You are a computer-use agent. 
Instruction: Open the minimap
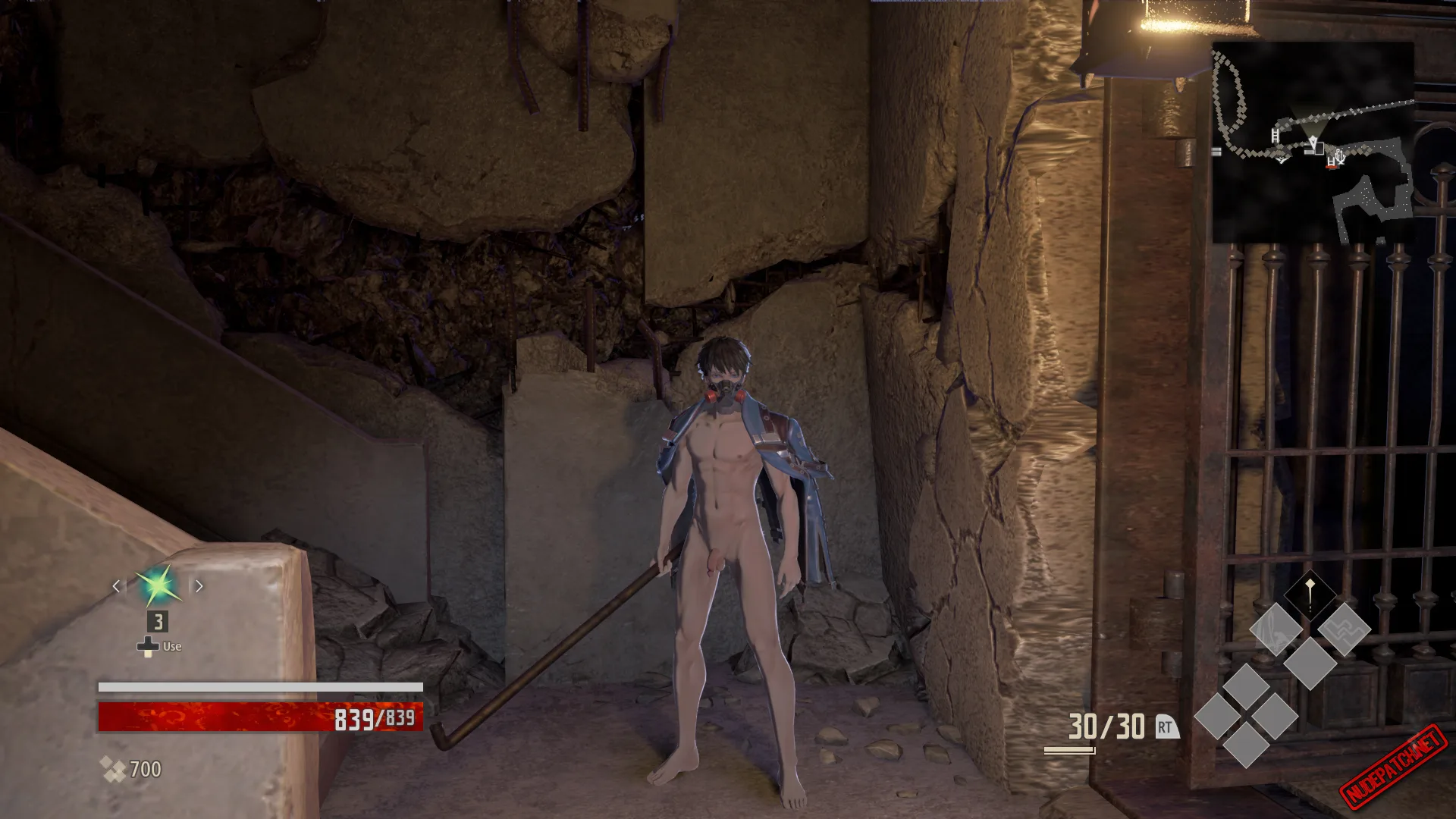1313,143
